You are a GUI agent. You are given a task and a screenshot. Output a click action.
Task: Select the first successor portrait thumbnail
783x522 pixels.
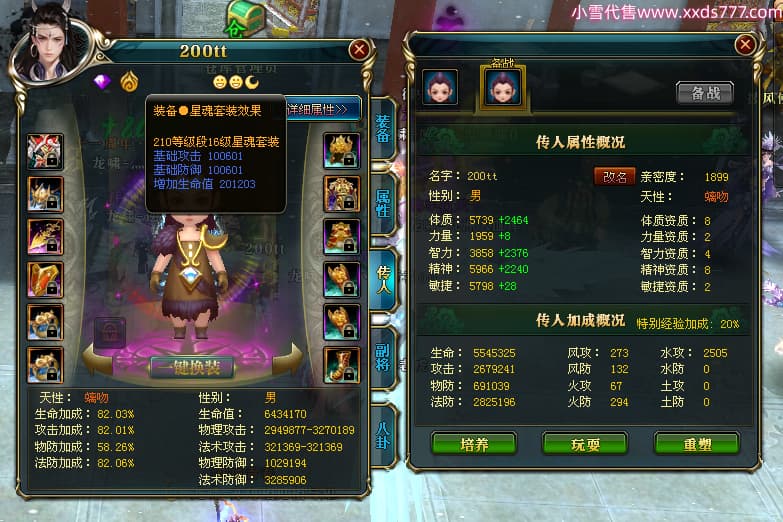pyautogui.click(x=440, y=88)
